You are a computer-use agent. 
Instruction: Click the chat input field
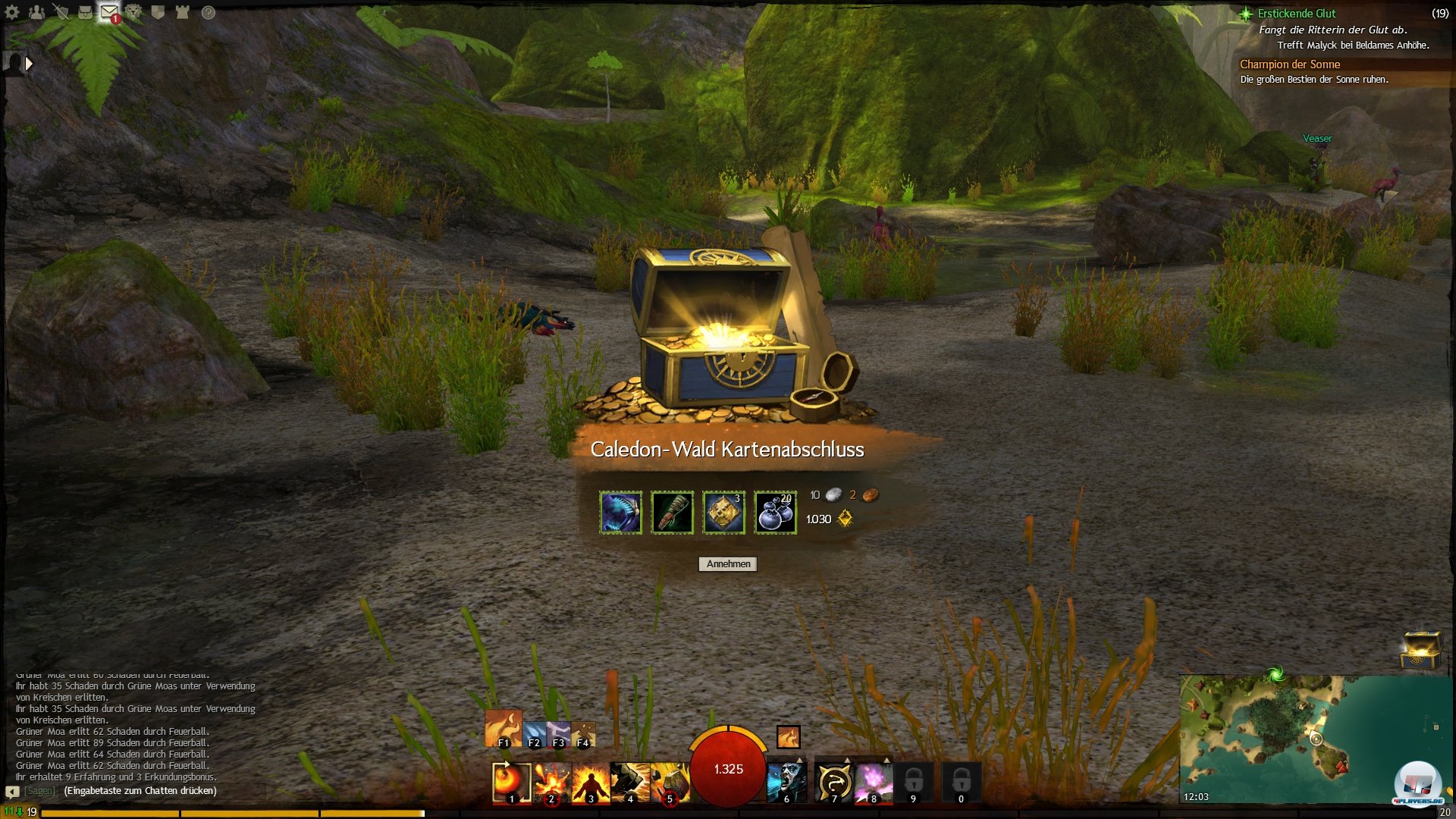click(140, 791)
